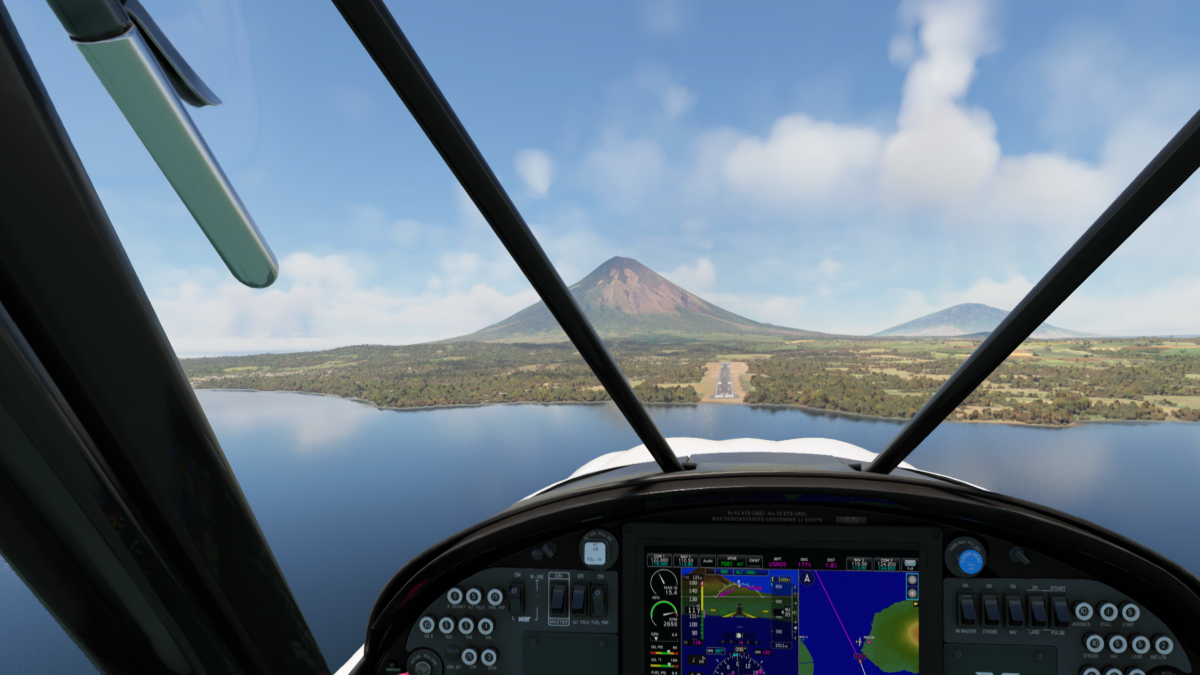Pull the ALT AIR knob
This screenshot has width=1200, height=675.
(x=597, y=552)
